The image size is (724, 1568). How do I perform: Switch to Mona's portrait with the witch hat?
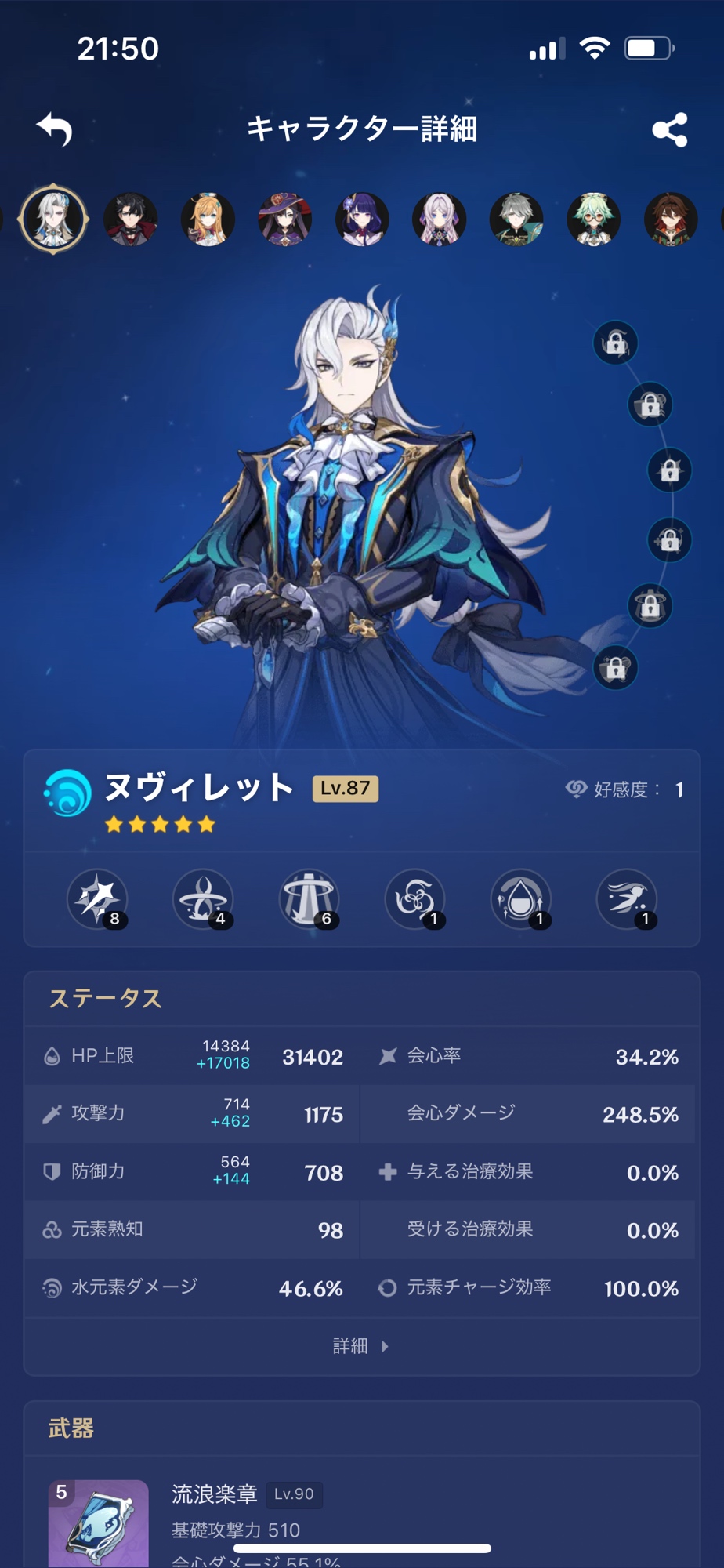284,219
